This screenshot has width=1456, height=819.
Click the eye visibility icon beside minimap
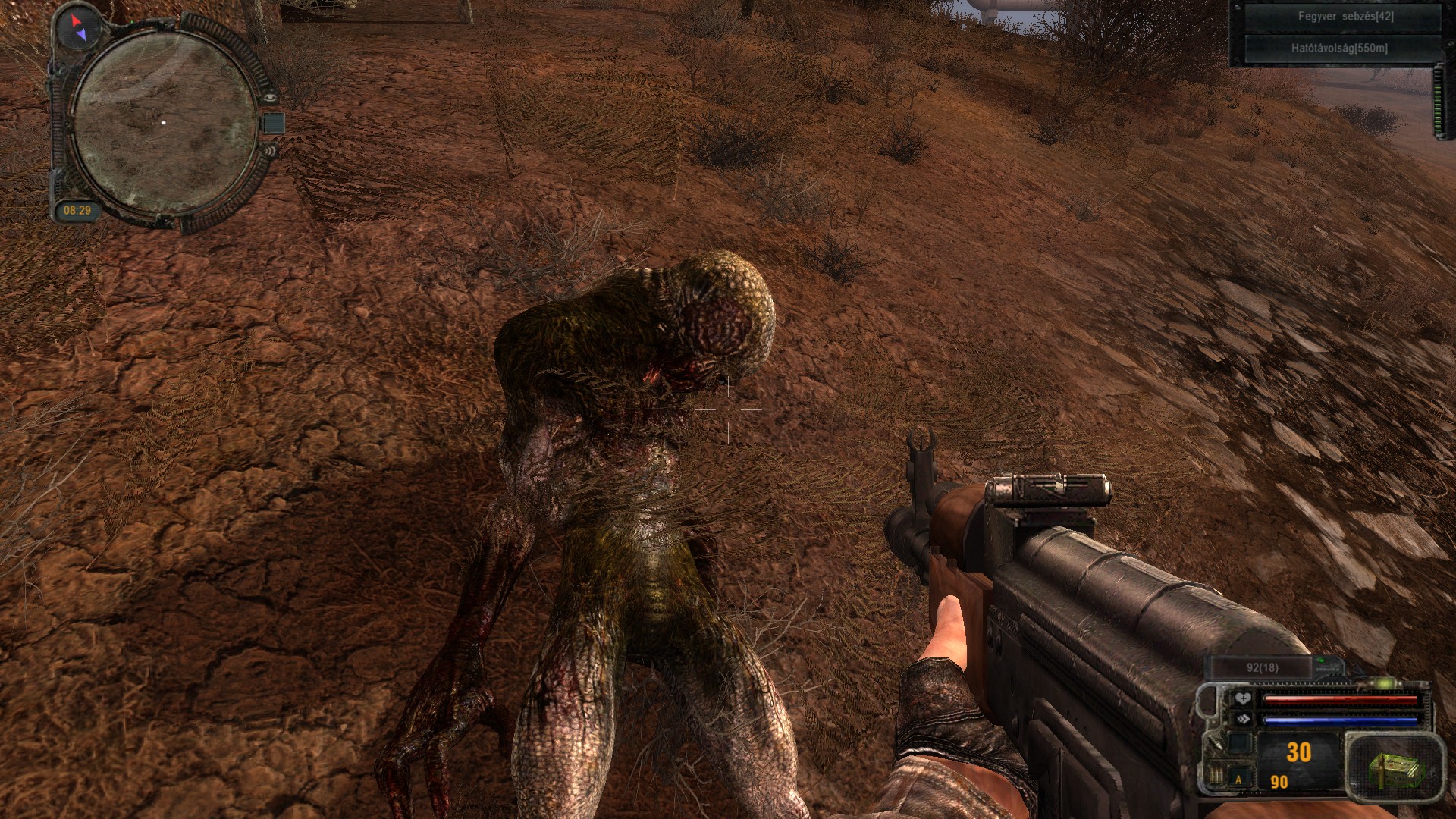(271, 98)
